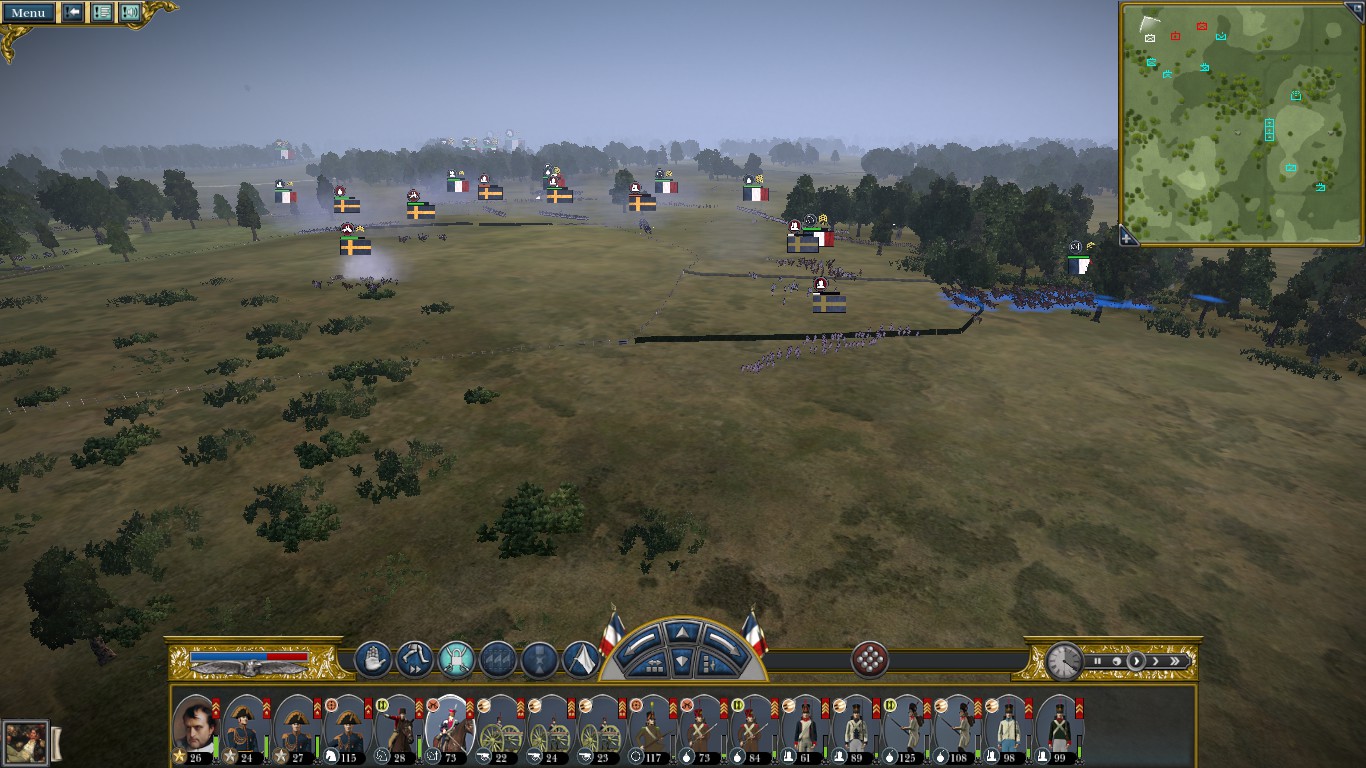Open the round red group formations button
The width and height of the screenshot is (1366, 768).
pyautogui.click(x=869, y=660)
